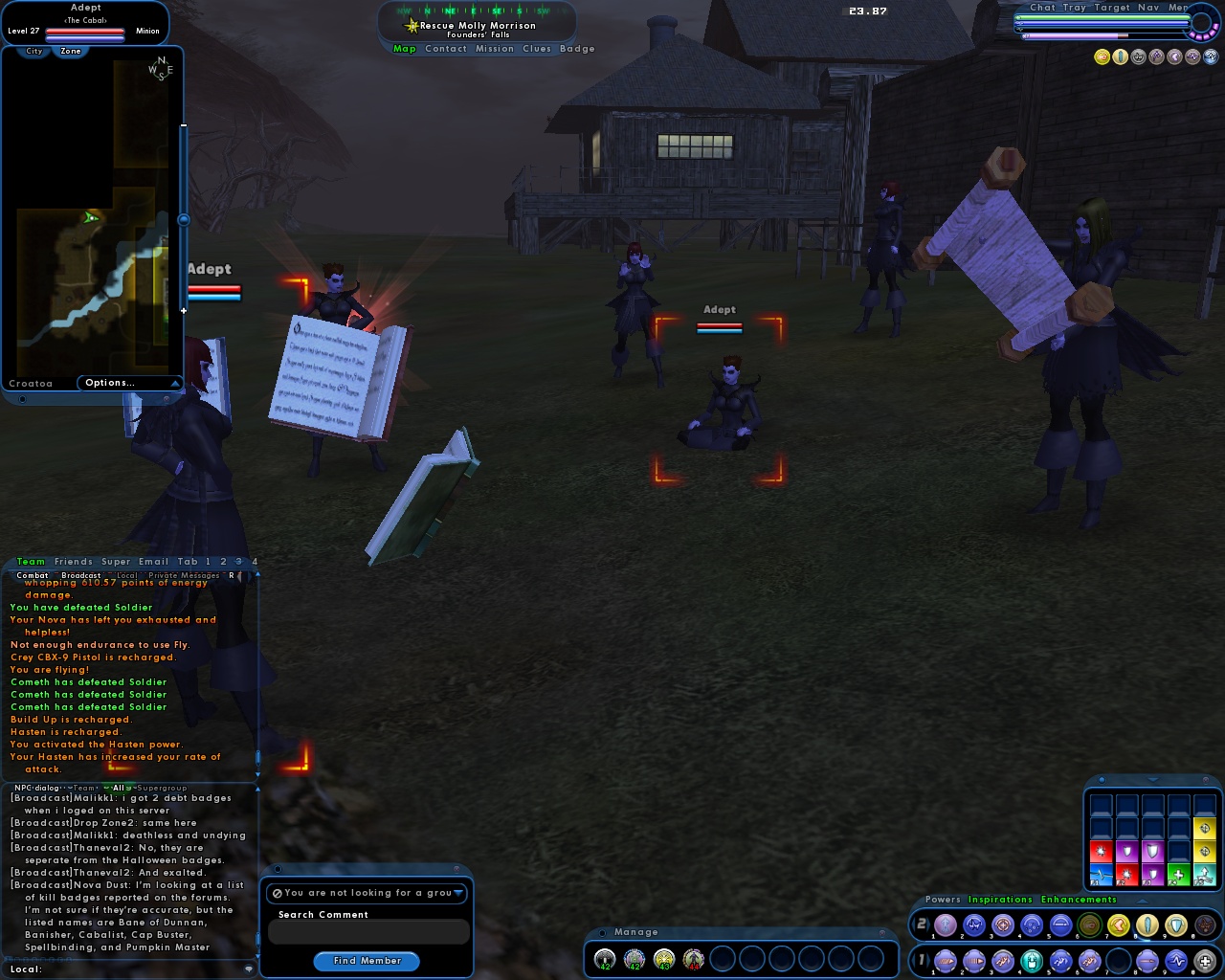
Task: Select the Clues tab under the mission header
Action: point(535,49)
